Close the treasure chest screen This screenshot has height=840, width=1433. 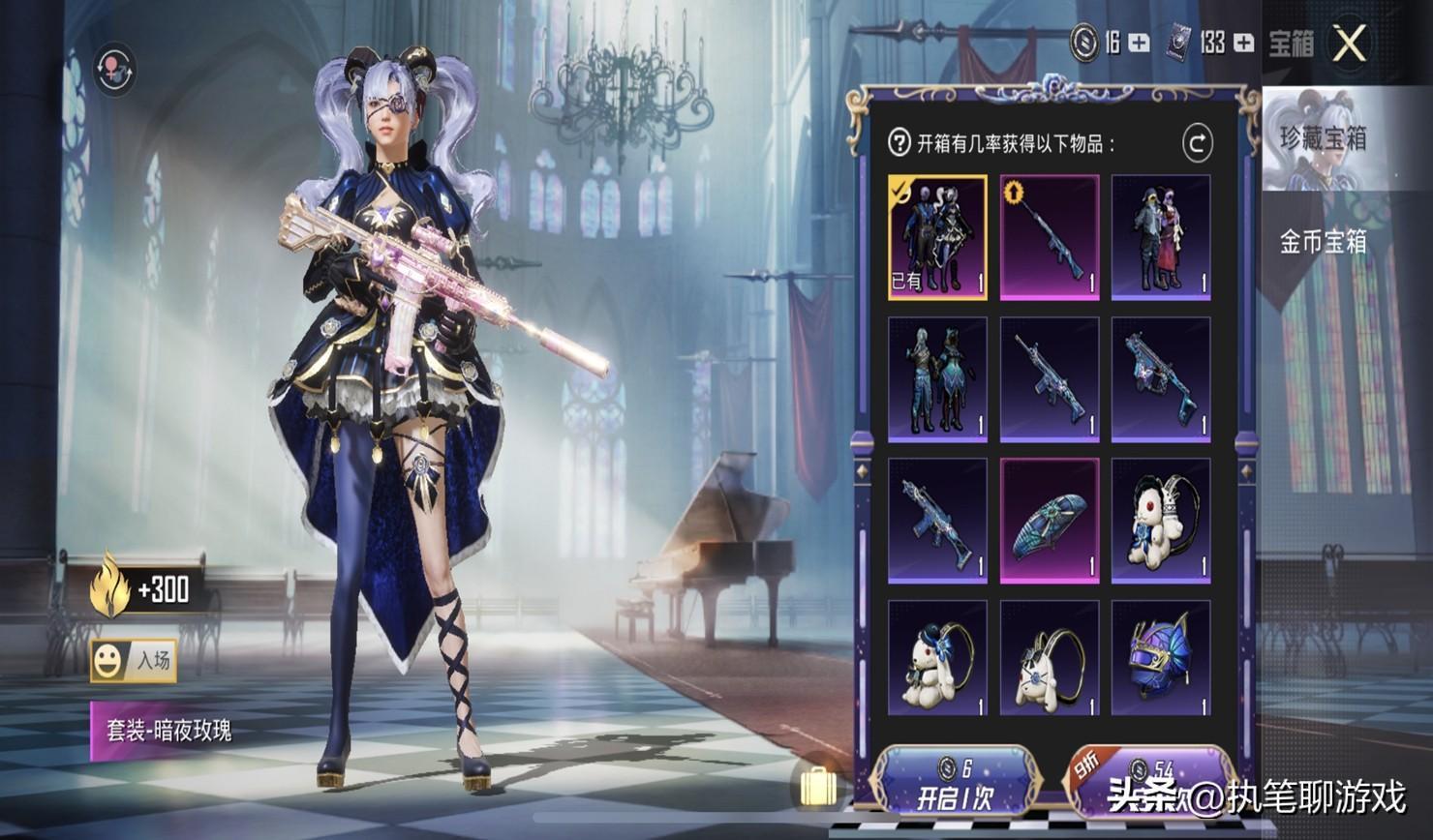(x=1349, y=44)
